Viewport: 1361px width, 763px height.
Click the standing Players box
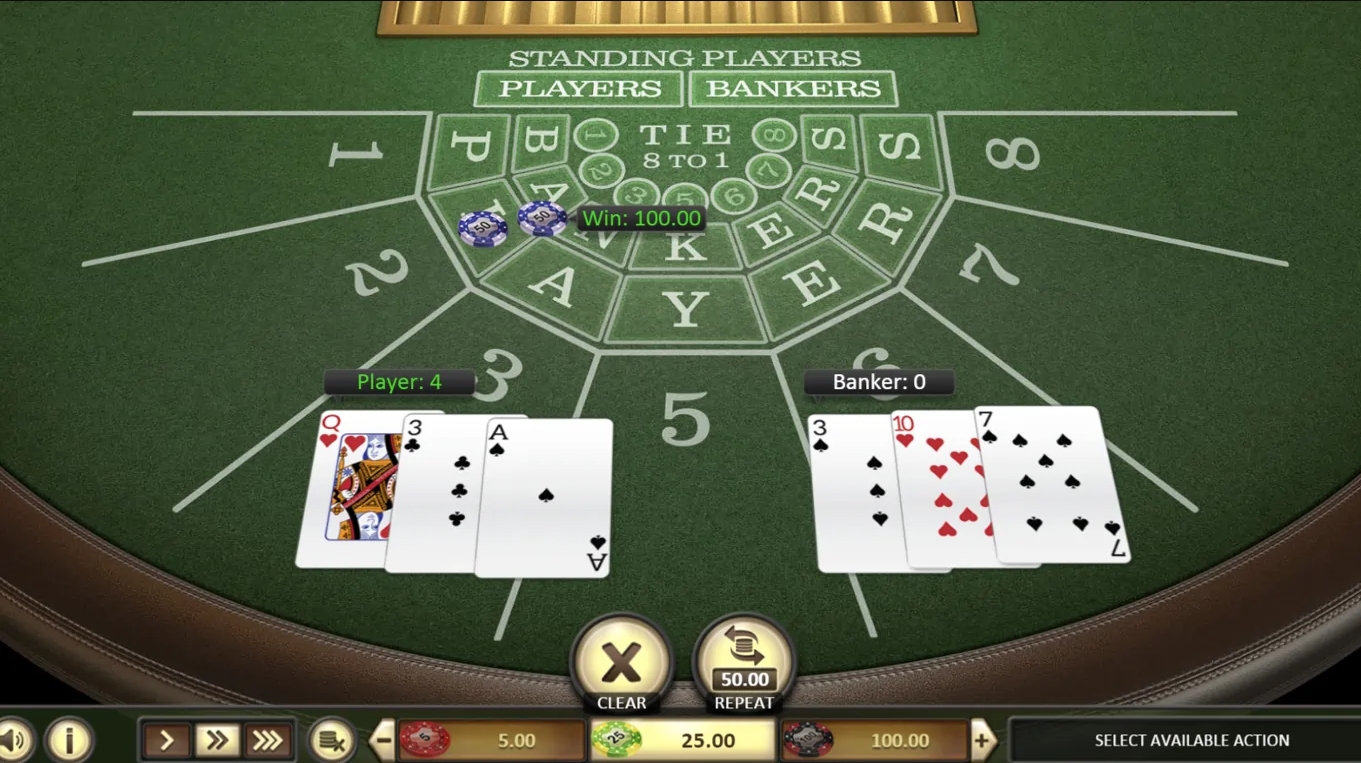(579, 89)
